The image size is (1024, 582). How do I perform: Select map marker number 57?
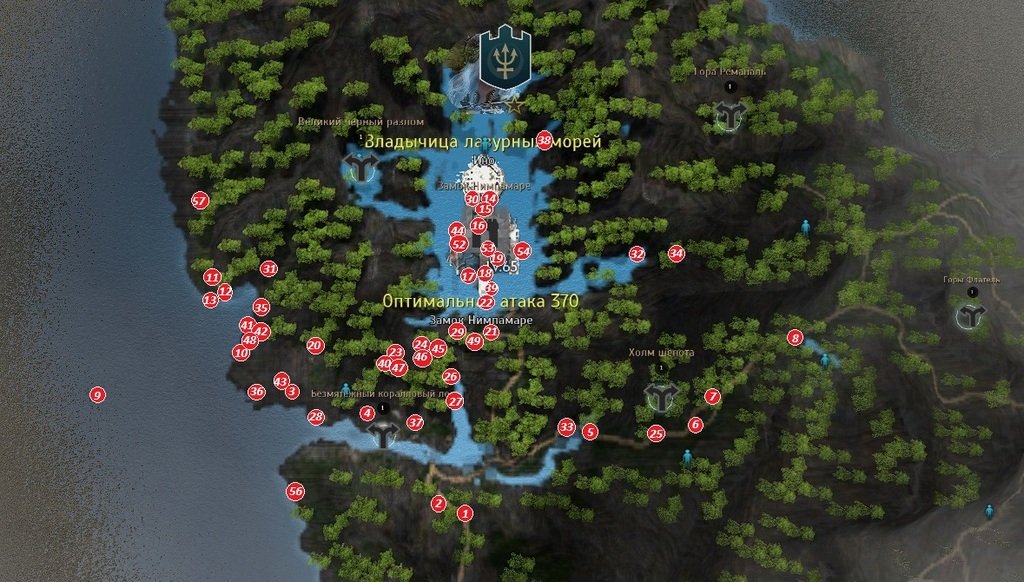point(199,201)
